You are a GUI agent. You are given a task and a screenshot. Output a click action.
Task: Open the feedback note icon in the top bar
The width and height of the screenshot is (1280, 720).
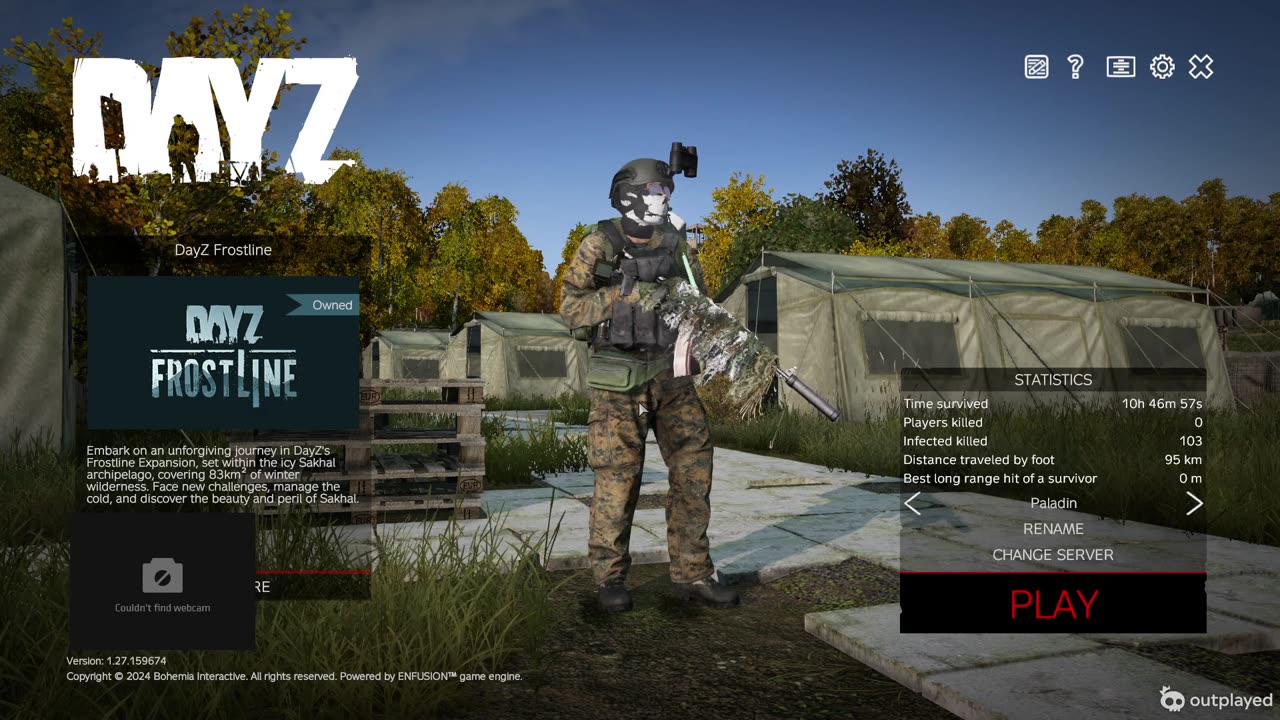[x=1037, y=67]
